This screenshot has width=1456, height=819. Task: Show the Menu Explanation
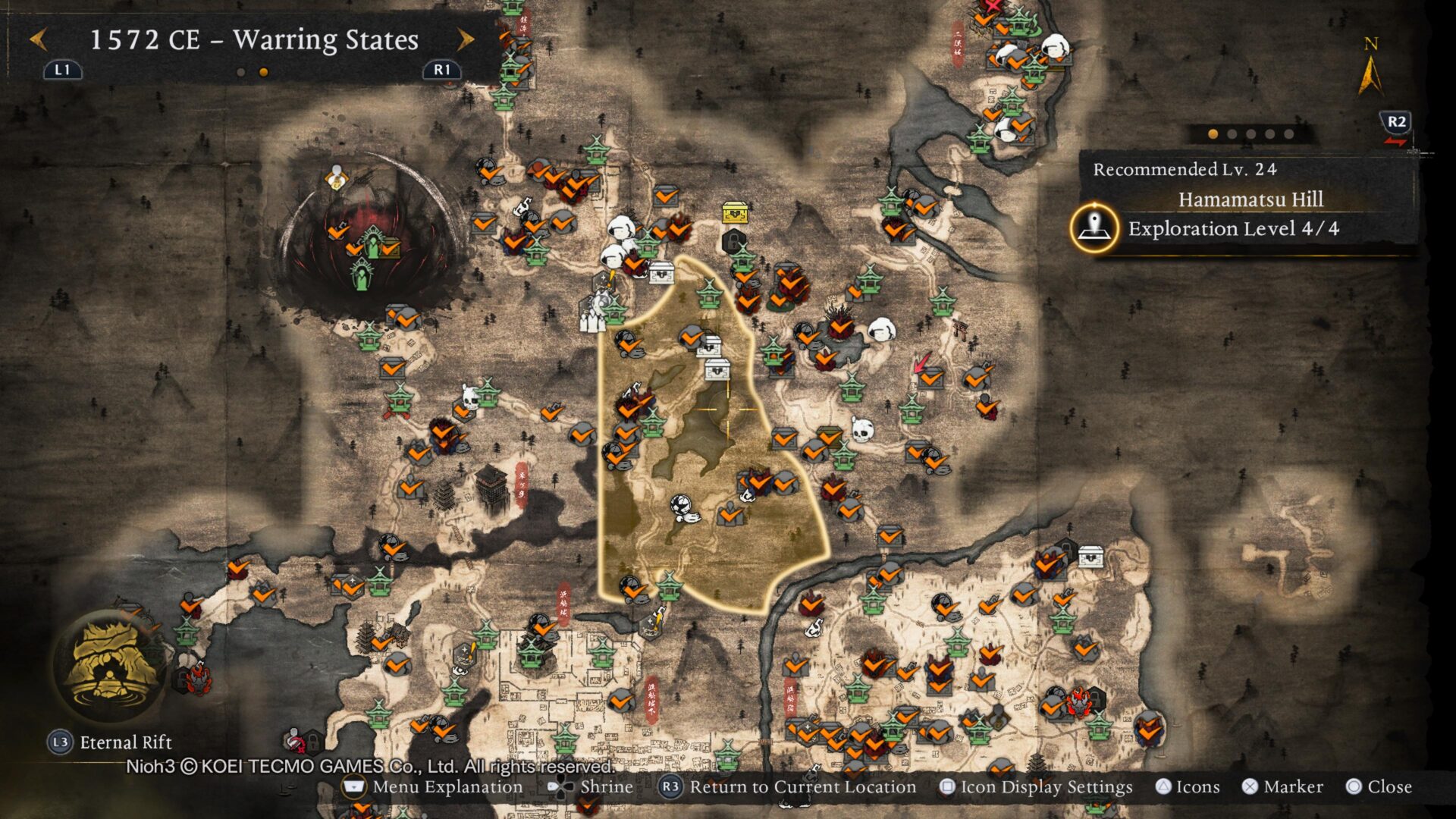click(x=433, y=787)
